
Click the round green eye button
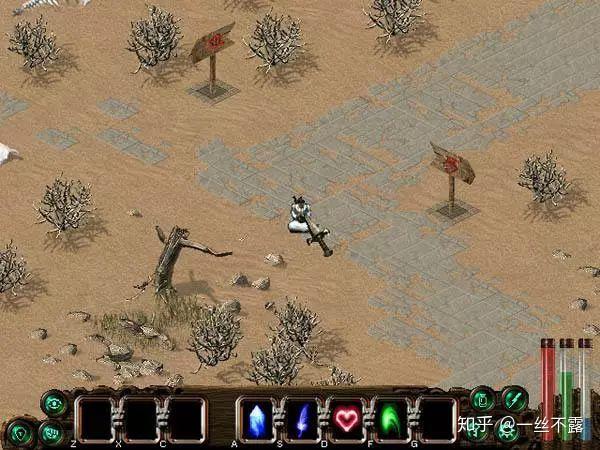(x=53, y=403)
